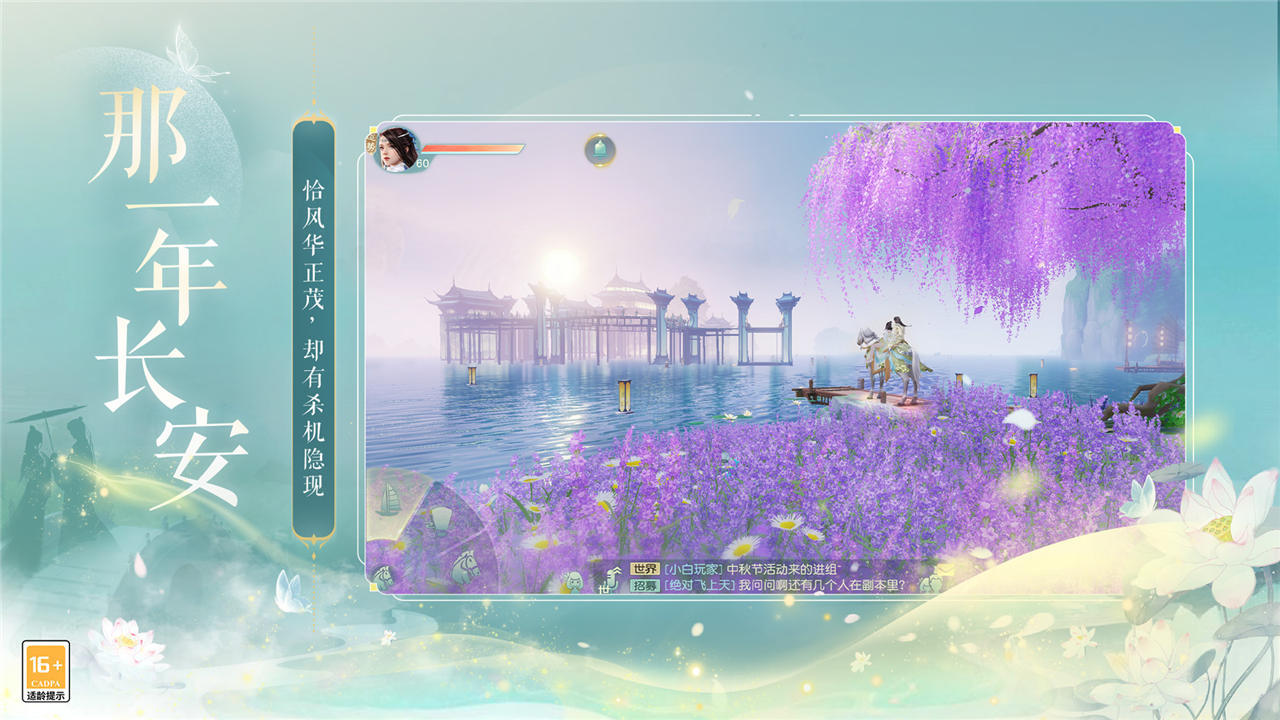Tap the paper lantern icon in the bottom-left menu
Screen dimensions: 1280x720
(440, 519)
